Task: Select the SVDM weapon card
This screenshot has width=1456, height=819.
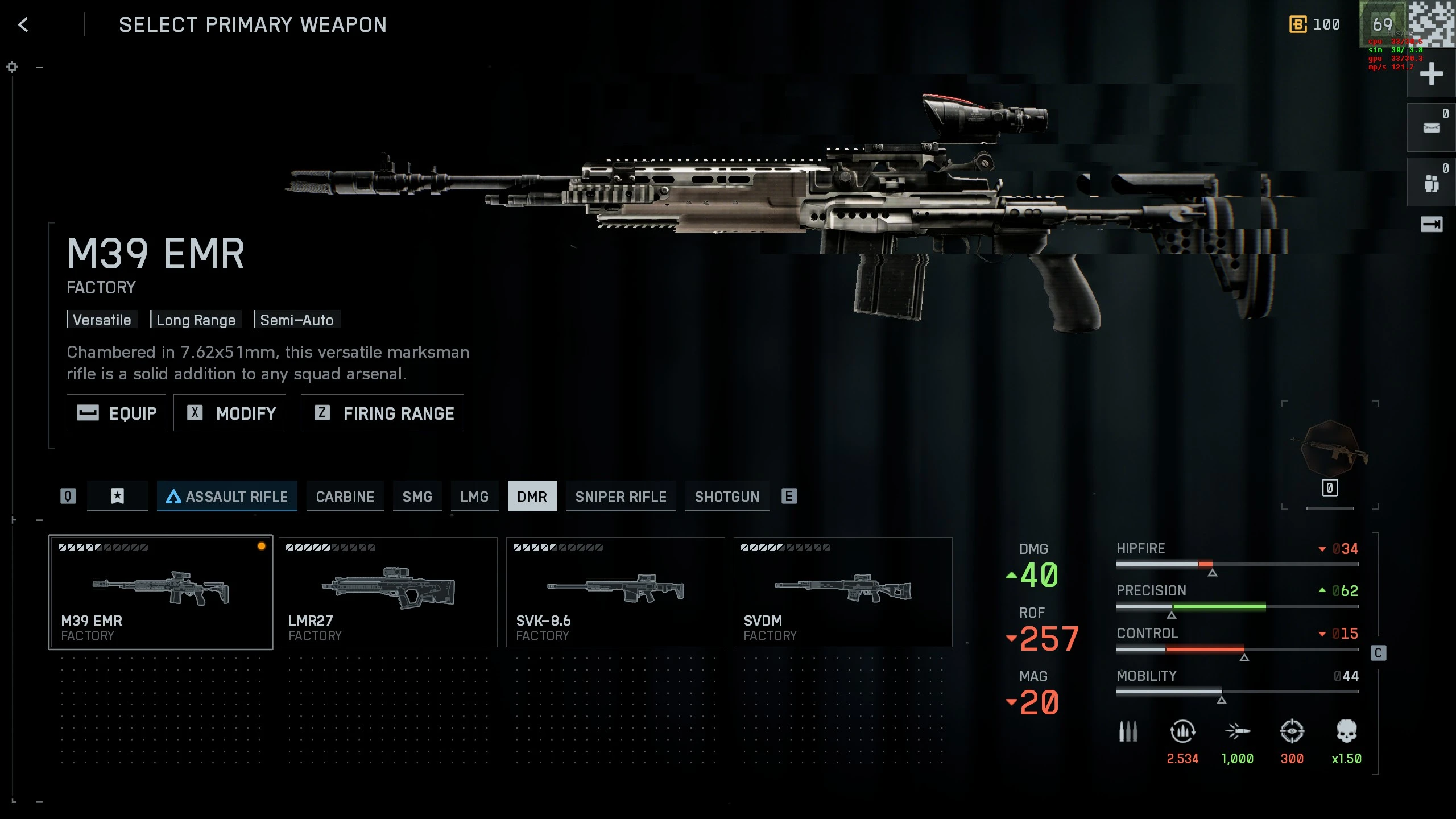Action: (x=843, y=591)
